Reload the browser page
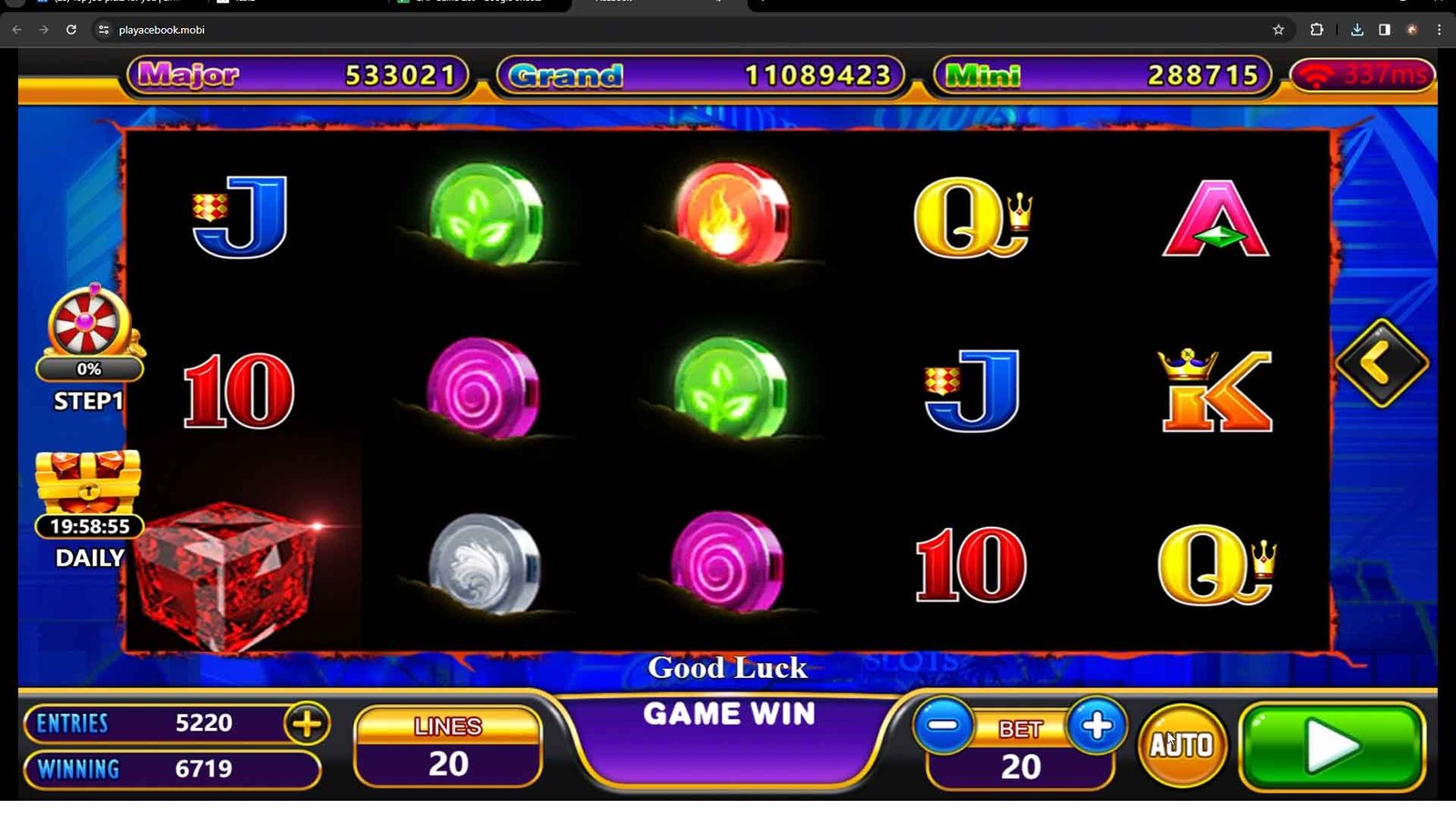The height and width of the screenshot is (819, 1456). point(71,30)
